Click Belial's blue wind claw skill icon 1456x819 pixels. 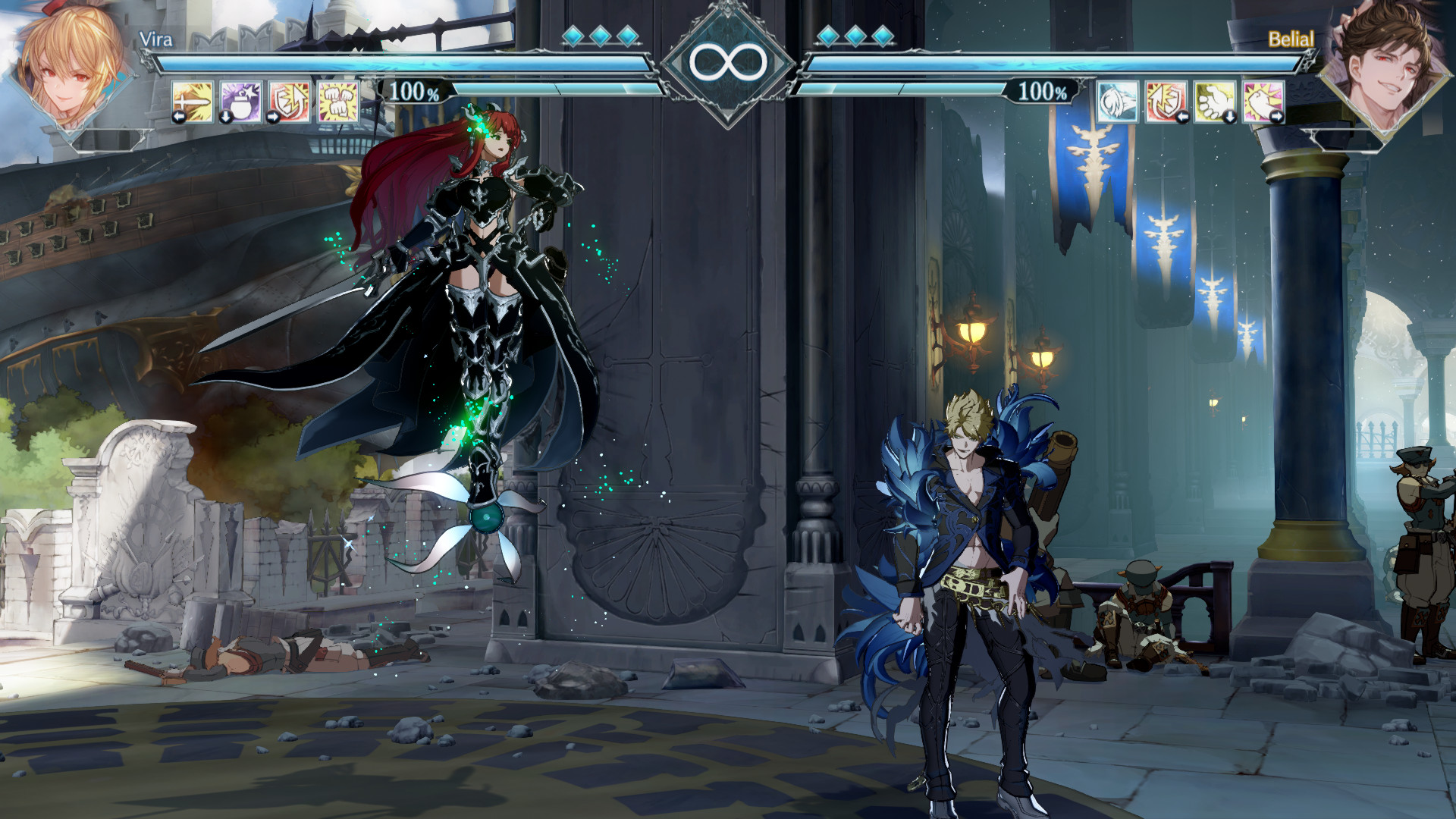coord(1117,102)
